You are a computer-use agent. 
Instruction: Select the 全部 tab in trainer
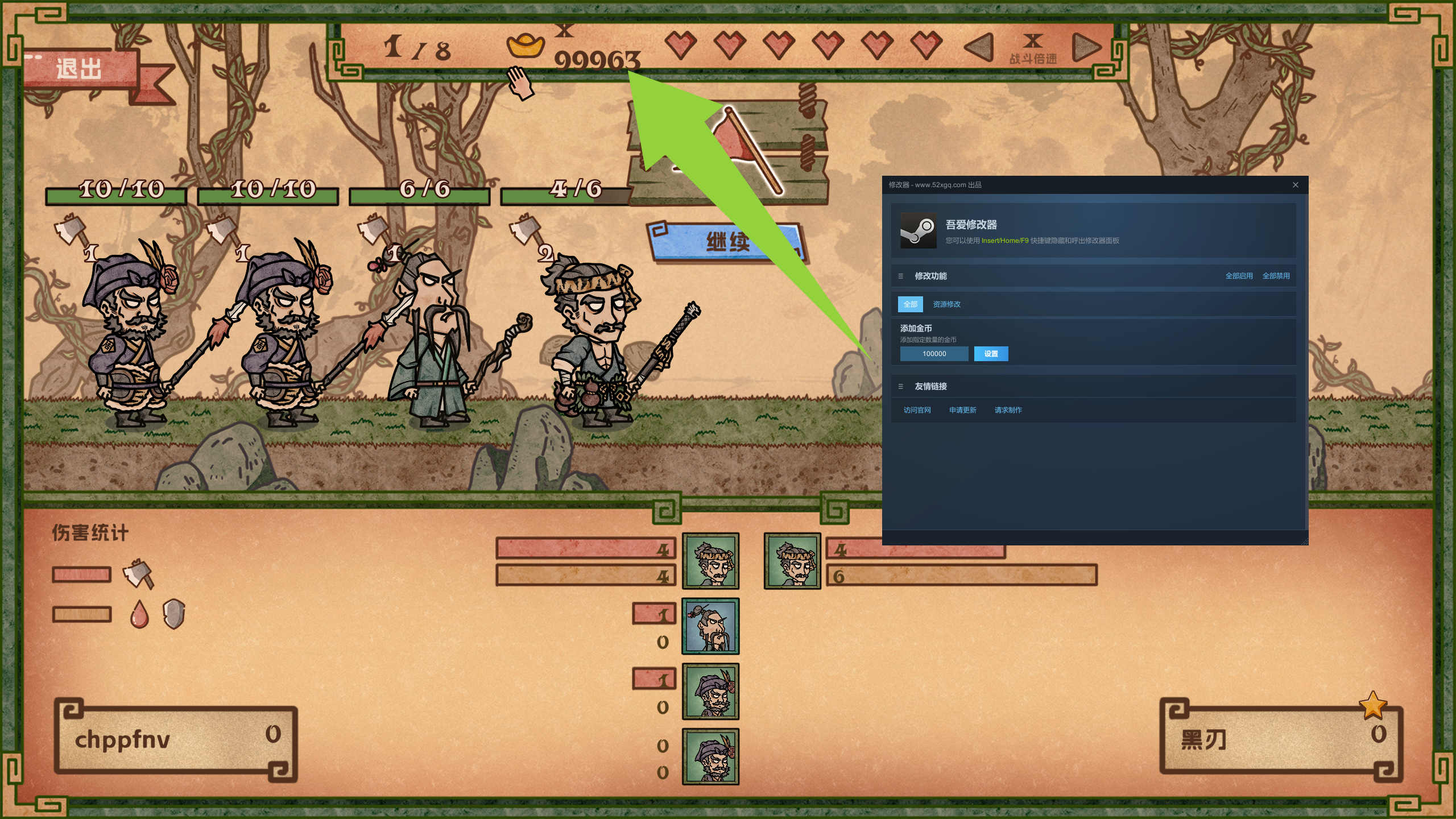(x=910, y=304)
